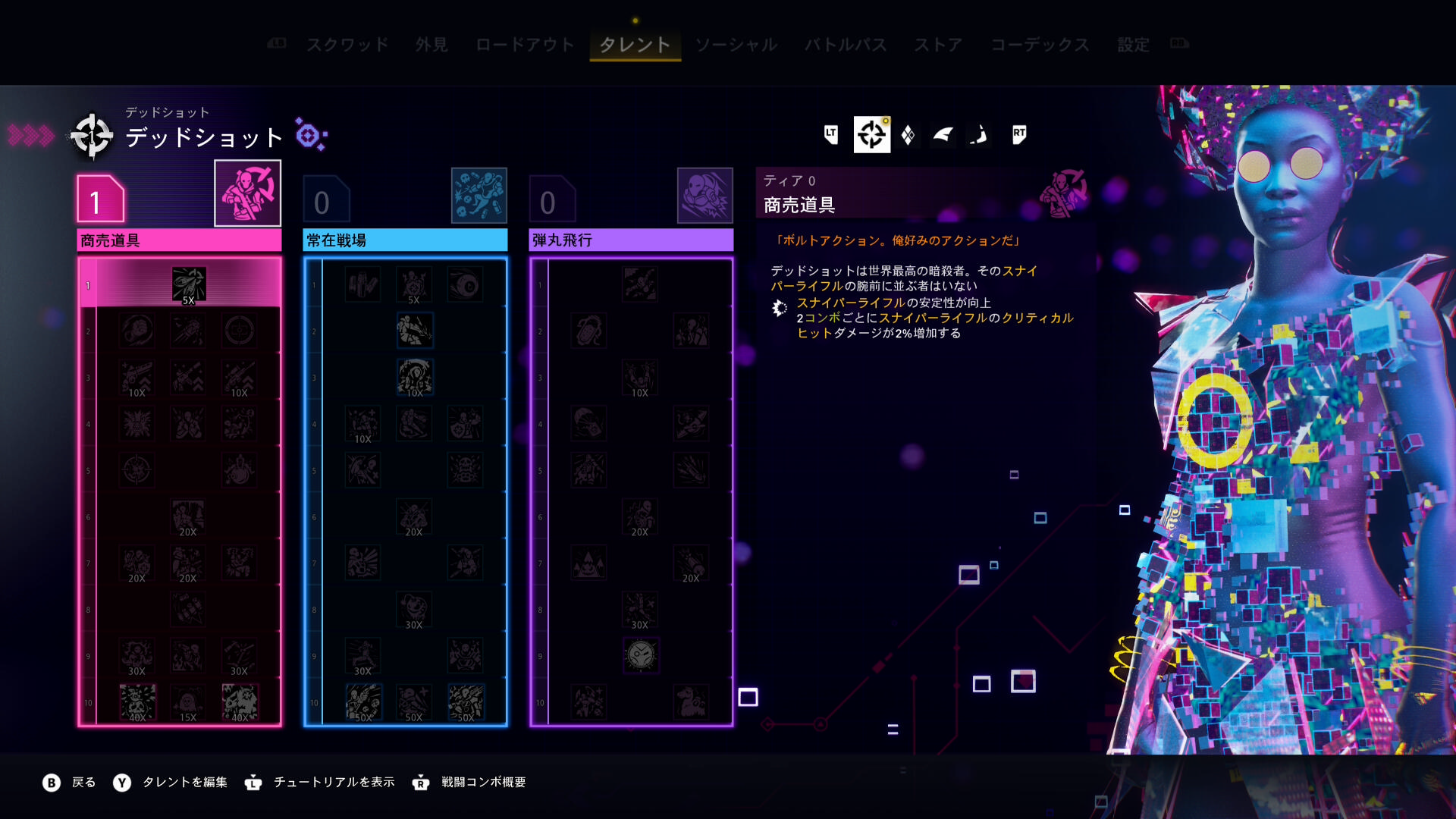Click the purple 弾丸飛行 tree portrait icon
This screenshot has height=819, width=1456.
[x=704, y=196]
